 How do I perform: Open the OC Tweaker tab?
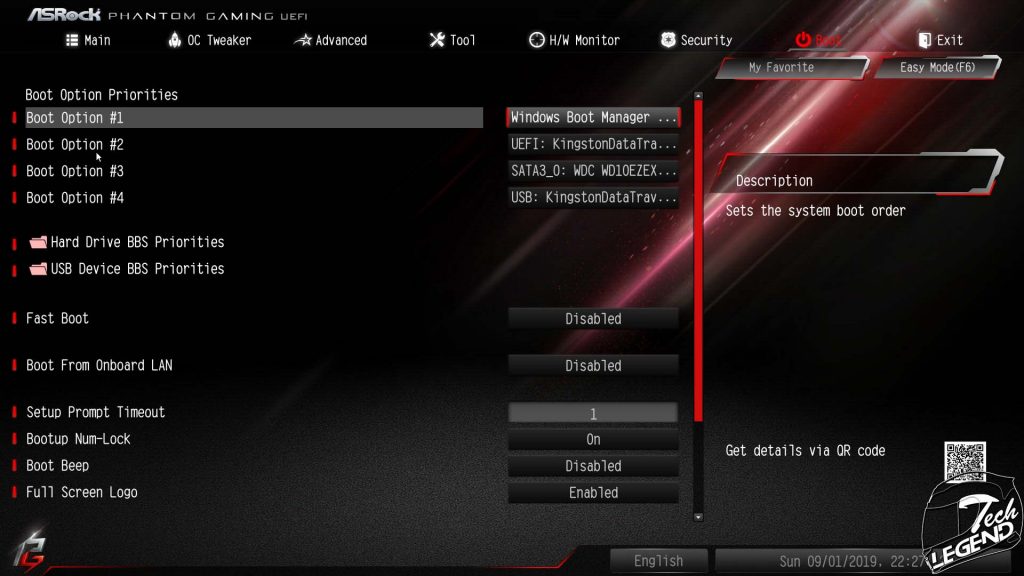coord(210,40)
